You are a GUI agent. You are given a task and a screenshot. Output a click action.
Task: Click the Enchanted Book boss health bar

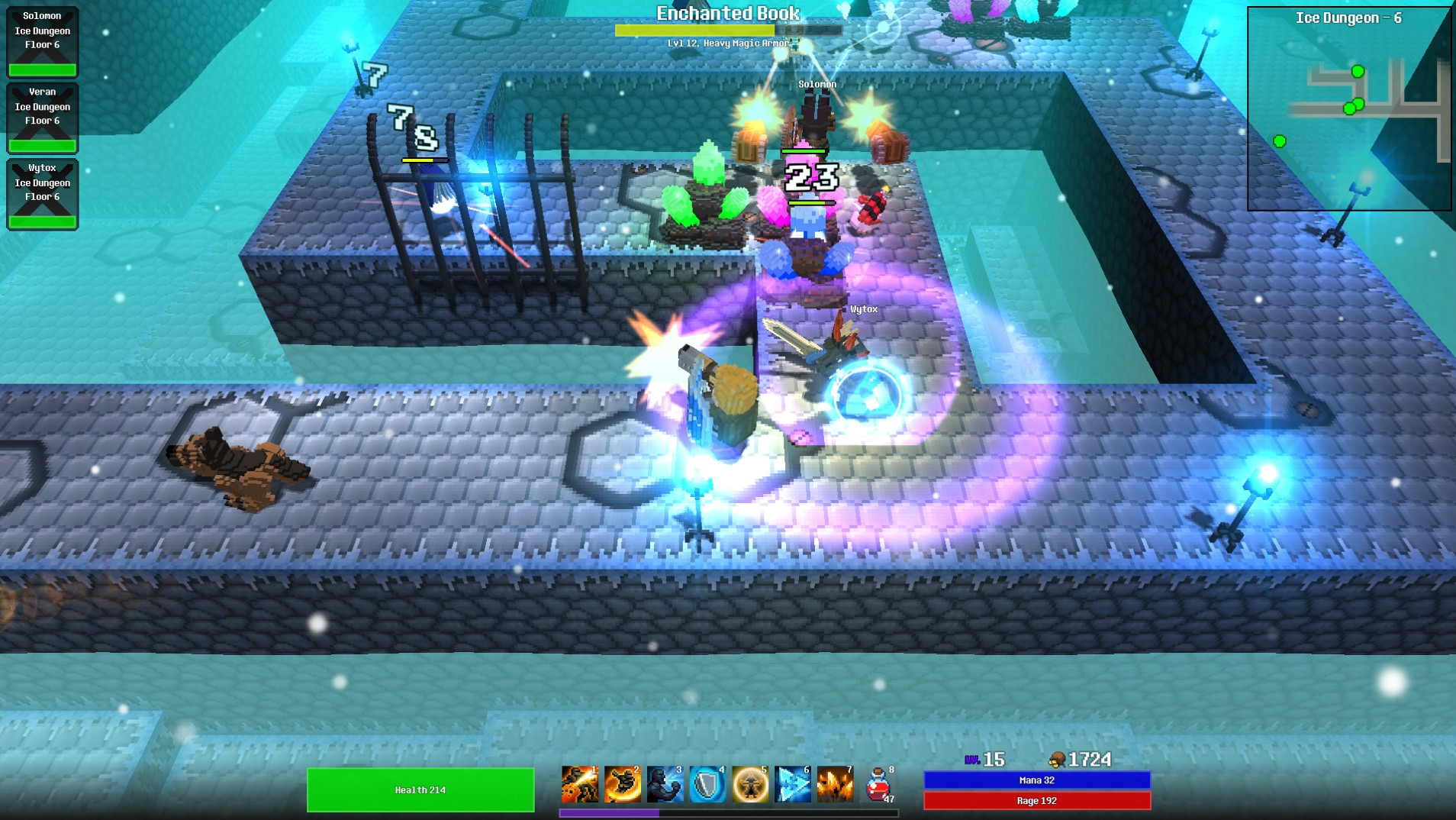[726, 31]
